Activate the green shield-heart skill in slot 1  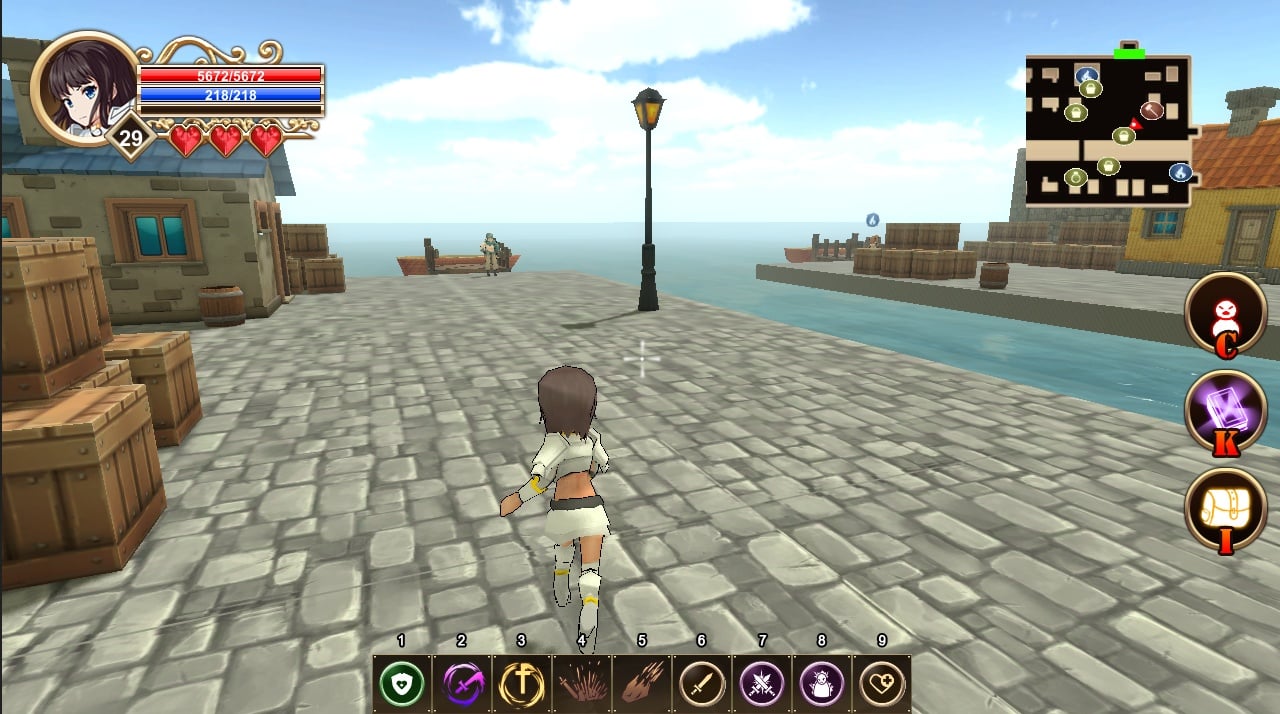(402, 685)
